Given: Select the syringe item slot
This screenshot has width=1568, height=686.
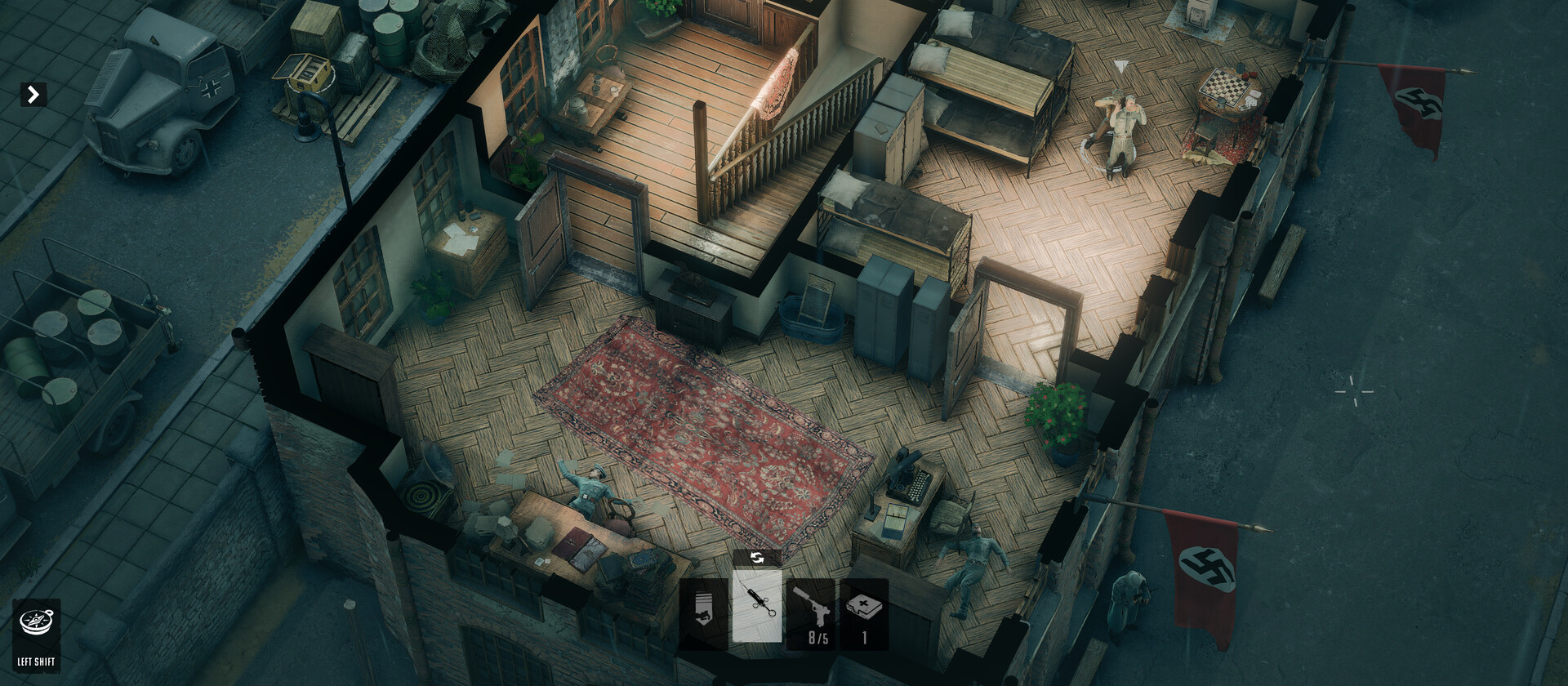Looking at the screenshot, I should [757, 608].
